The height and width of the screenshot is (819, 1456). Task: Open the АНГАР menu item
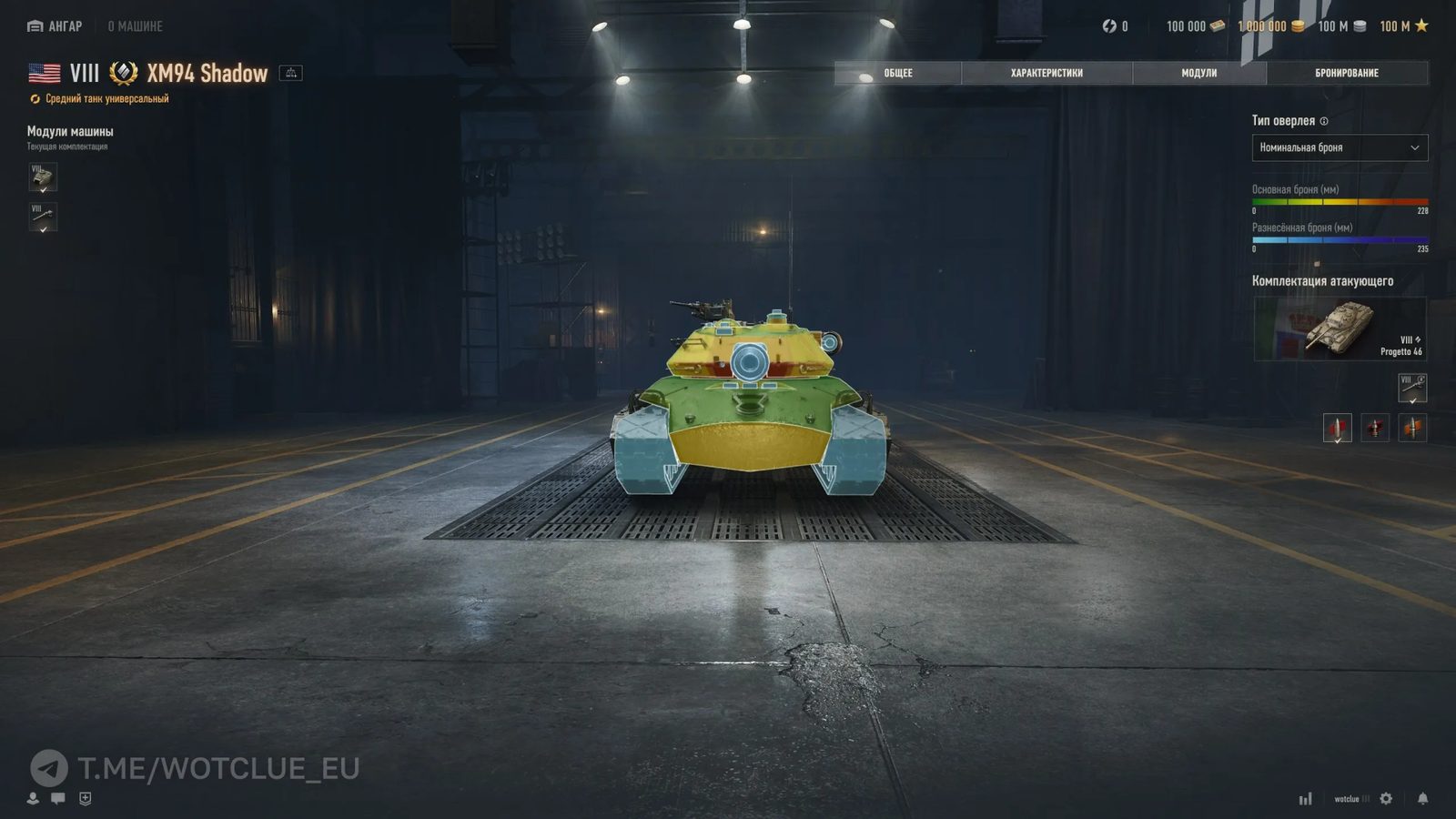(56, 26)
